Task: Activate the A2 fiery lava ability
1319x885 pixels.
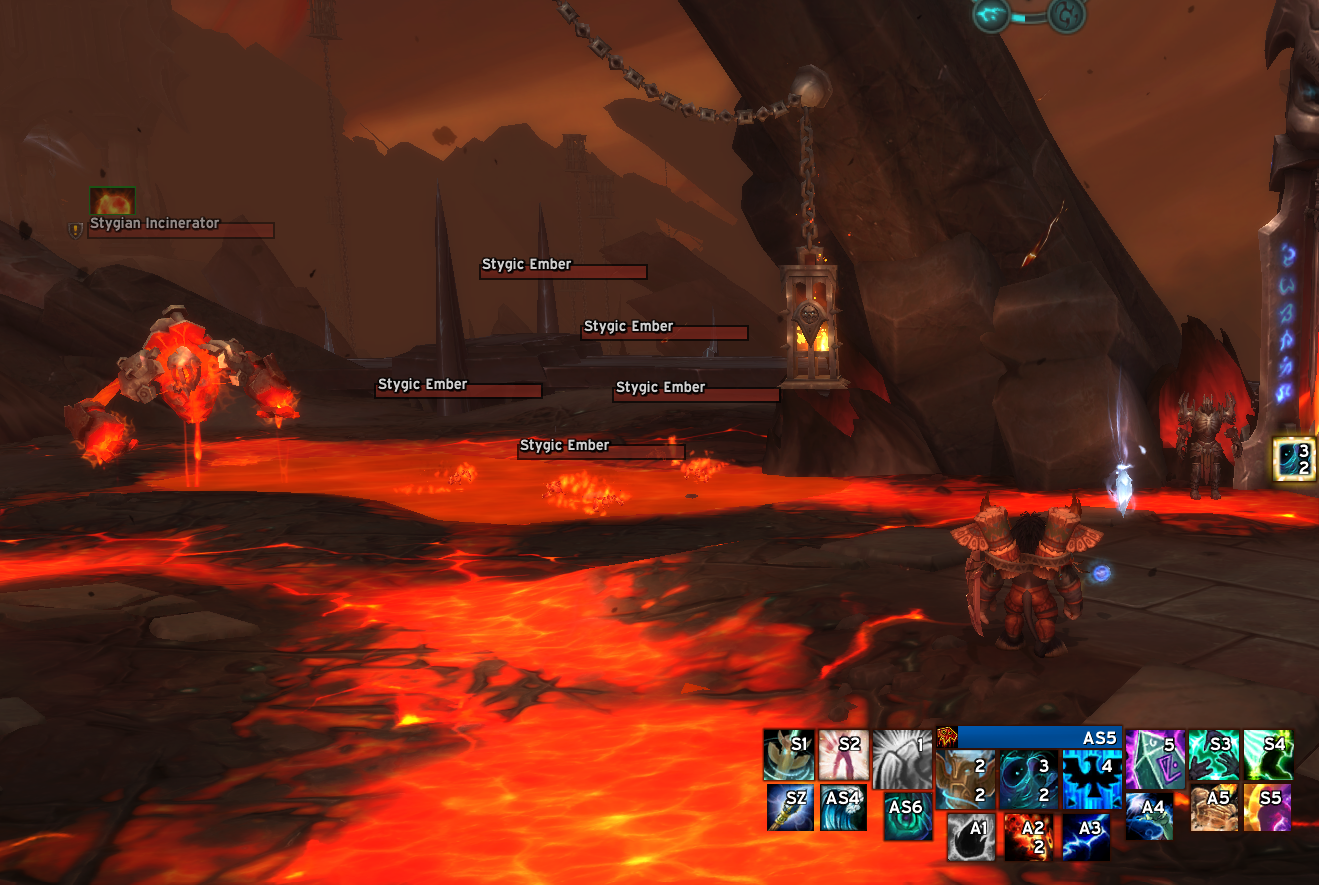Action: (1029, 836)
